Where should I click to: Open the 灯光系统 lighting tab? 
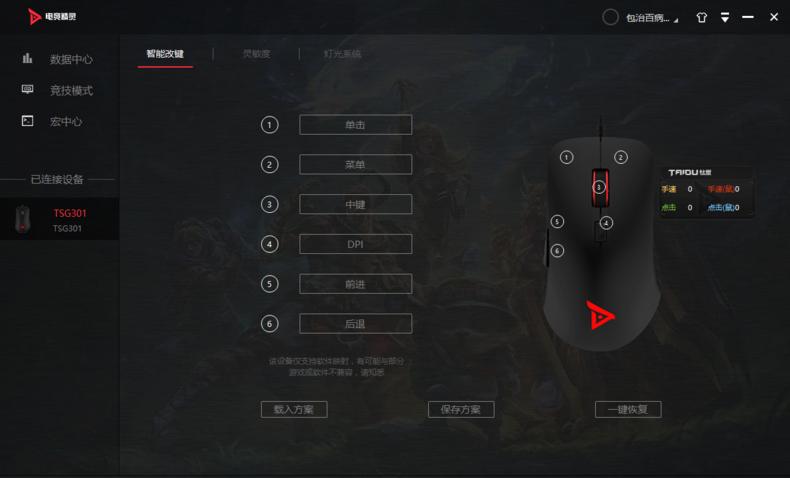[342, 54]
